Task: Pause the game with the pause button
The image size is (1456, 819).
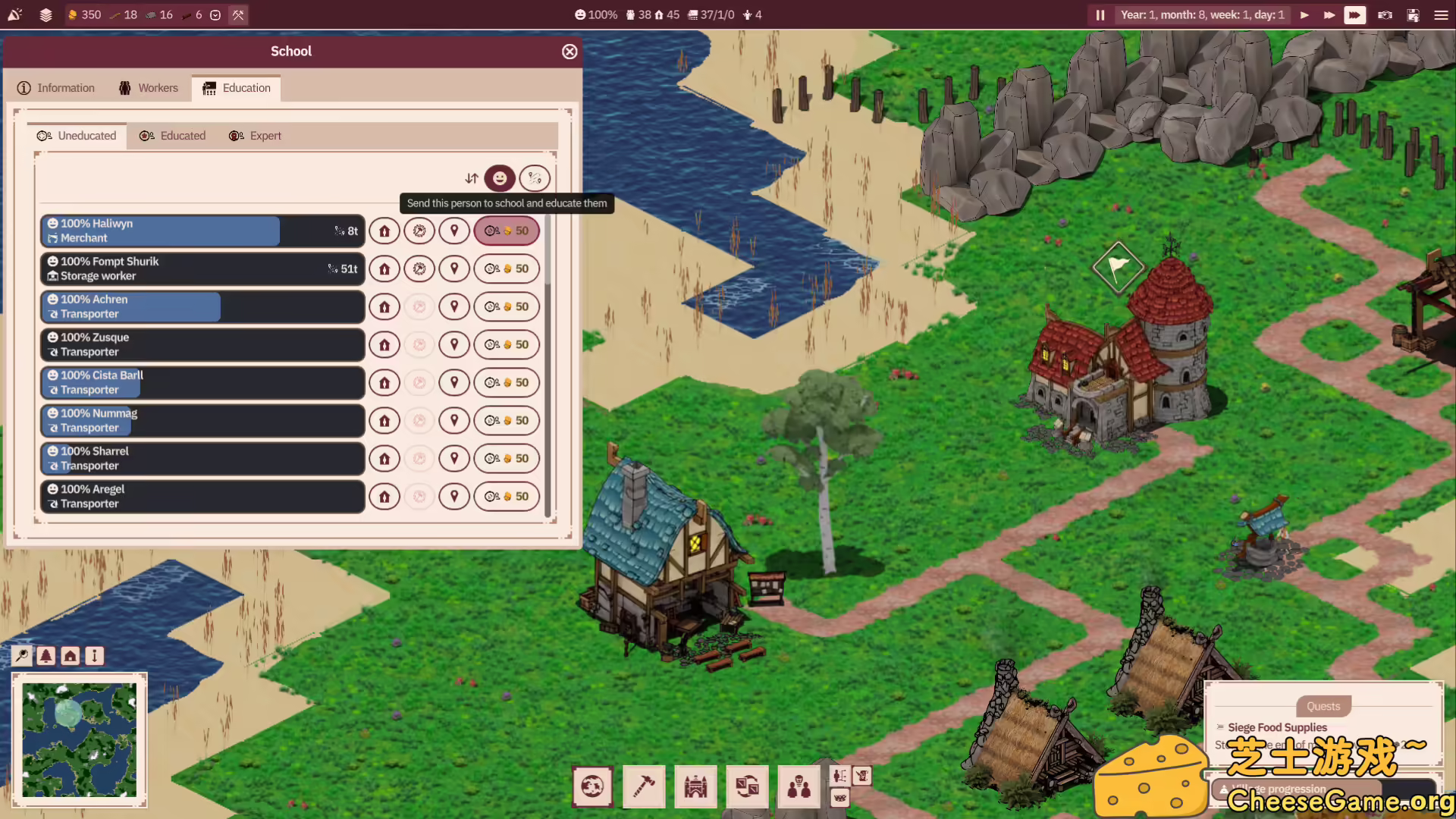Action: 1100,14
